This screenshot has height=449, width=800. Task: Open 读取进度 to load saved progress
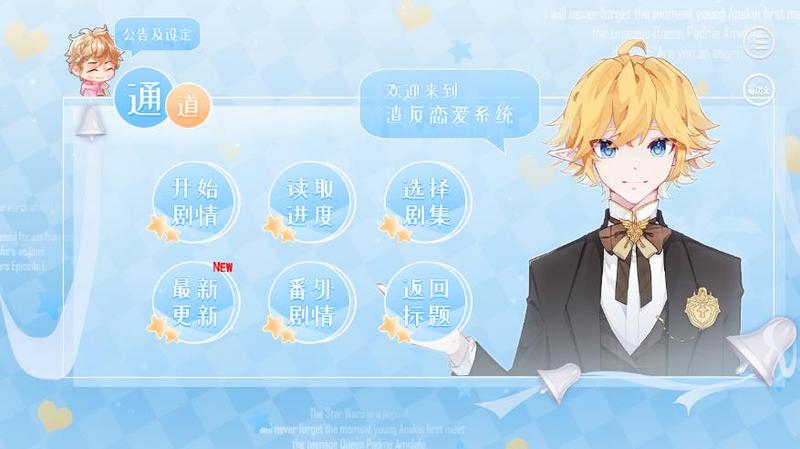tap(310, 201)
